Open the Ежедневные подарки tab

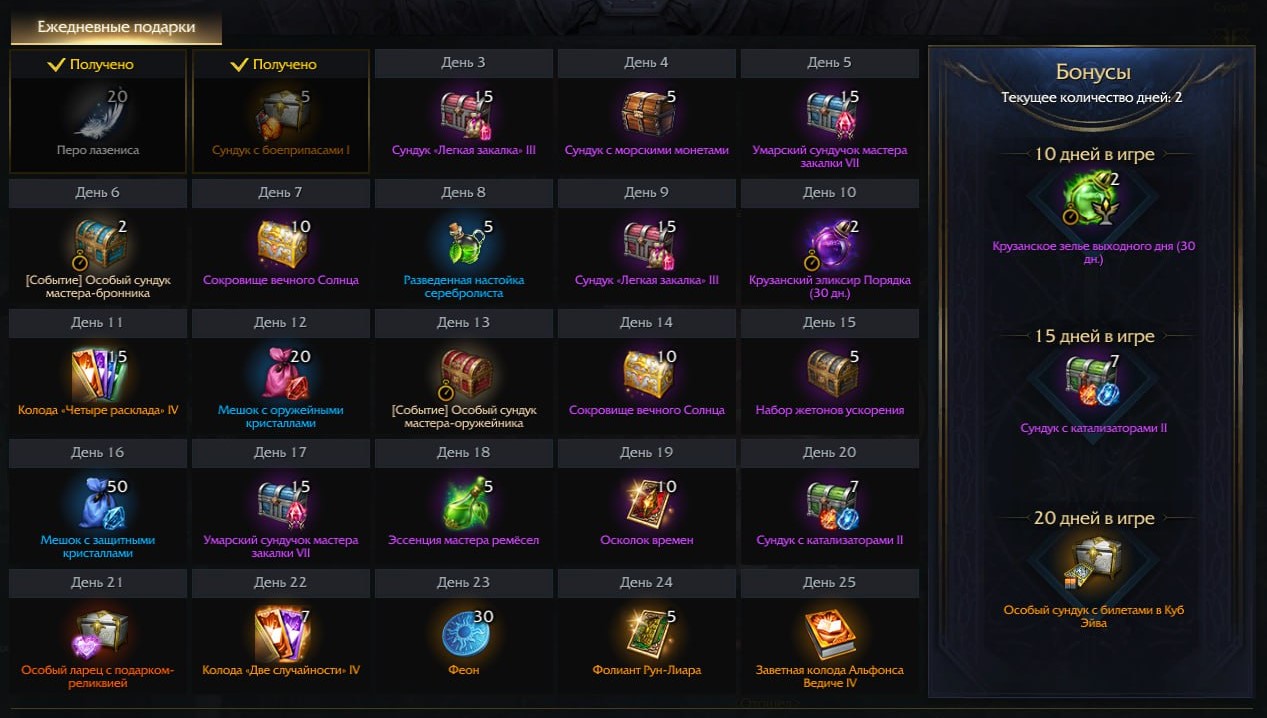[x=116, y=28]
